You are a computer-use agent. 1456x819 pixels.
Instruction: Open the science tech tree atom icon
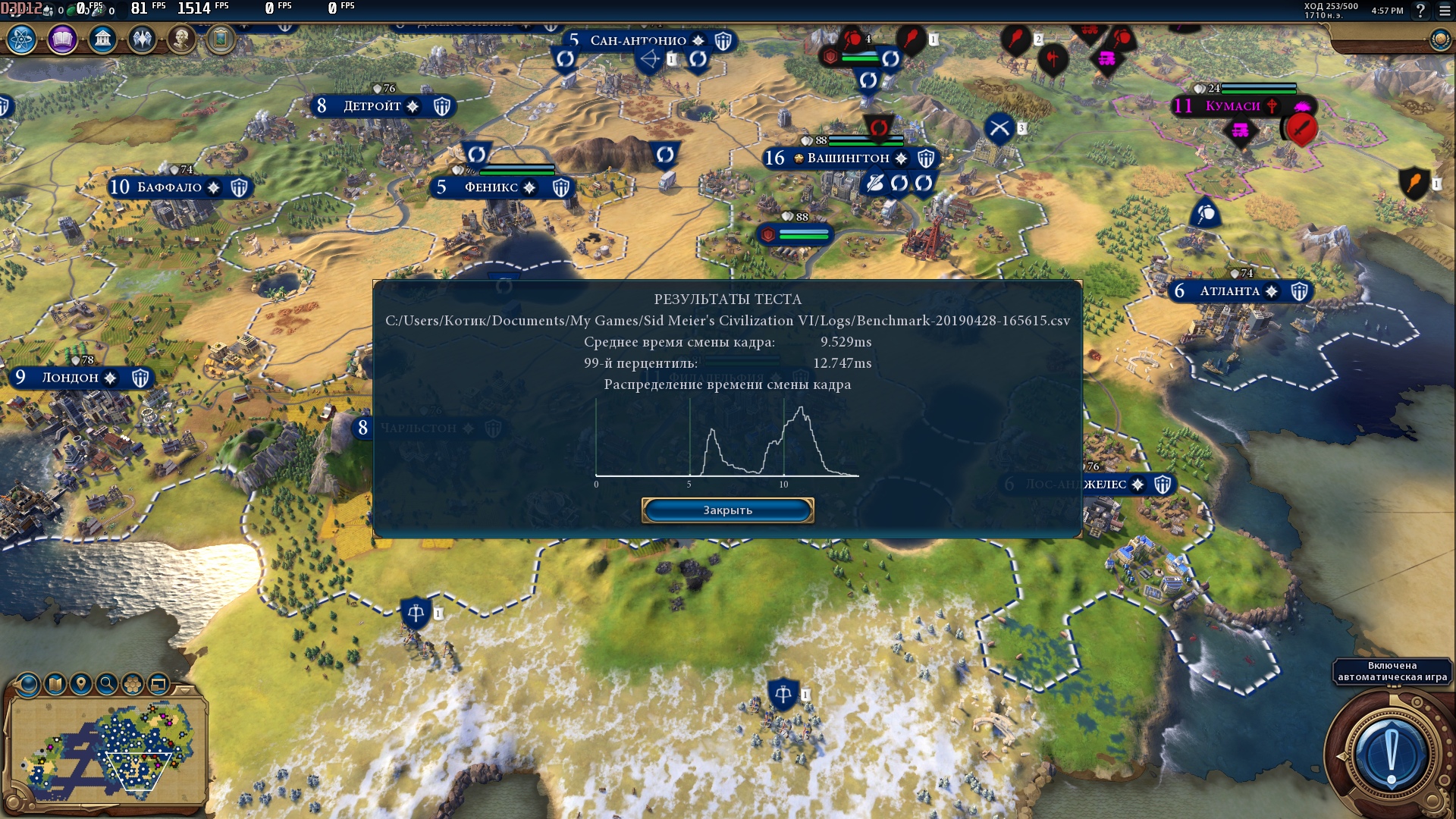coord(22,39)
